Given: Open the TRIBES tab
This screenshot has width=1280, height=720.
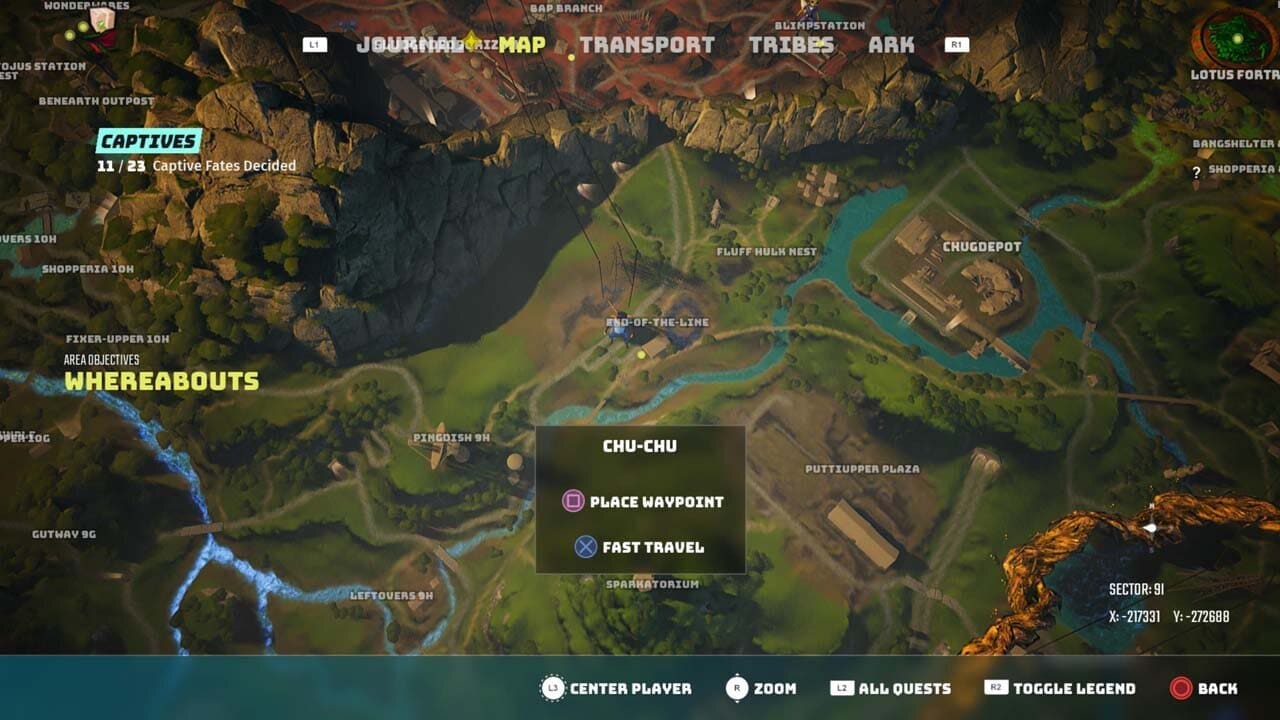Looking at the screenshot, I should coord(793,44).
